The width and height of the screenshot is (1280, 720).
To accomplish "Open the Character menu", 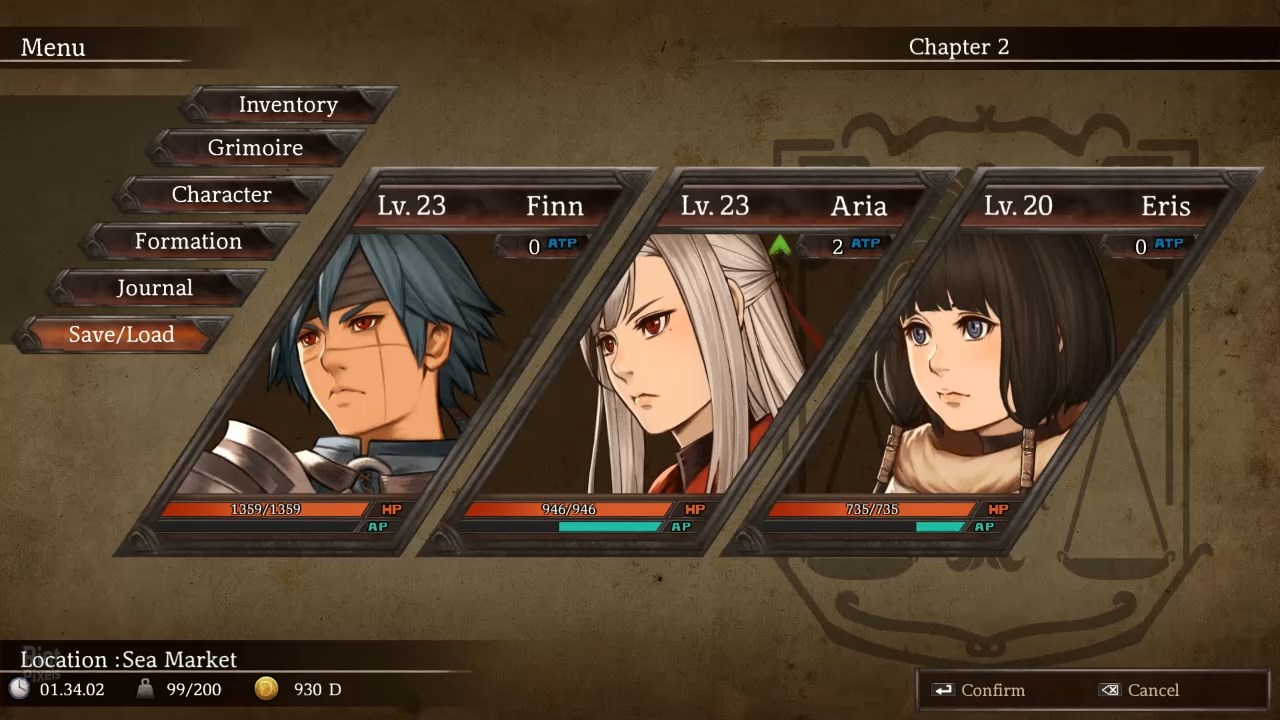I will click(x=221, y=195).
